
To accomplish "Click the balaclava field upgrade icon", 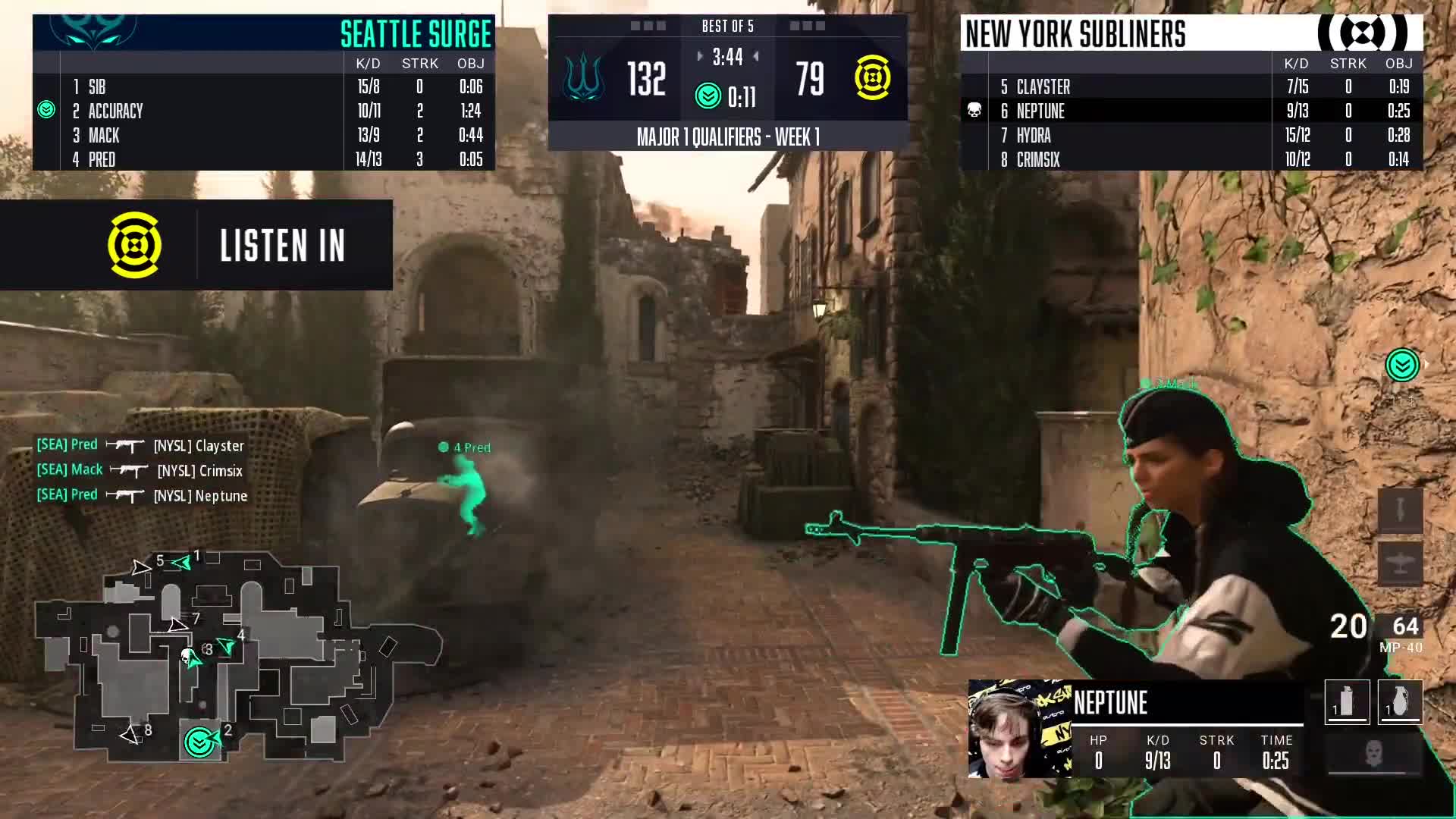I will click(x=1373, y=755).
